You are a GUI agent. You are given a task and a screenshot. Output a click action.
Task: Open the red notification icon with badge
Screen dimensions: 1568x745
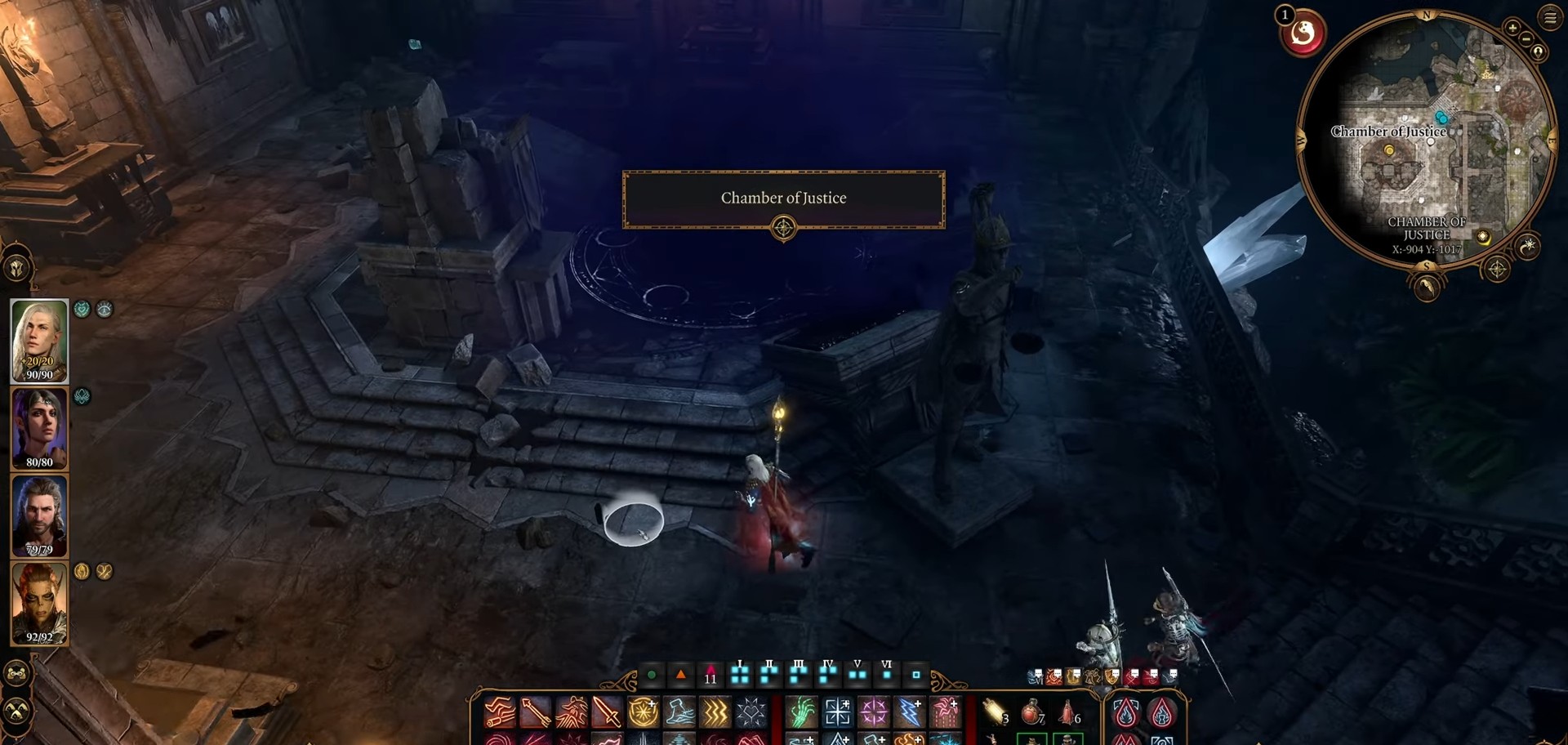1303,34
